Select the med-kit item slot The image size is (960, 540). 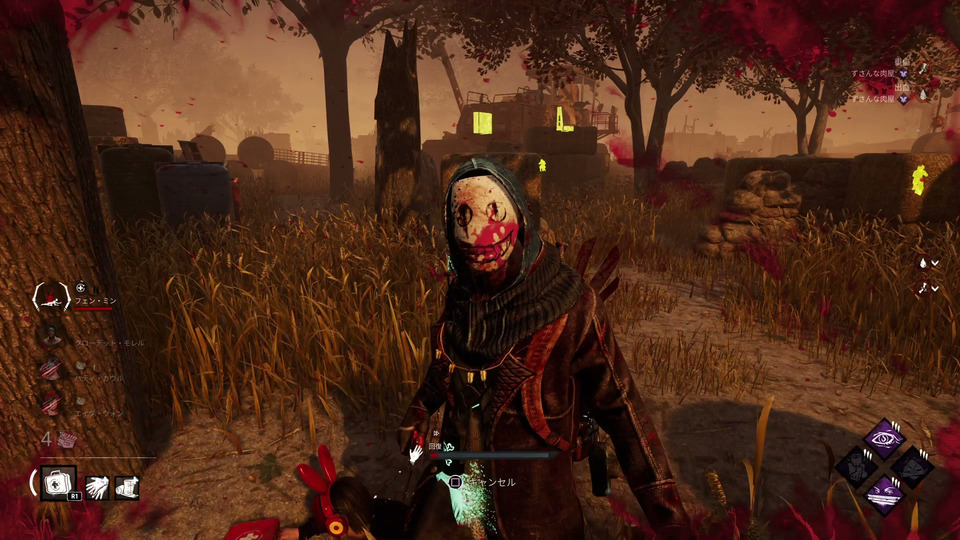click(59, 485)
